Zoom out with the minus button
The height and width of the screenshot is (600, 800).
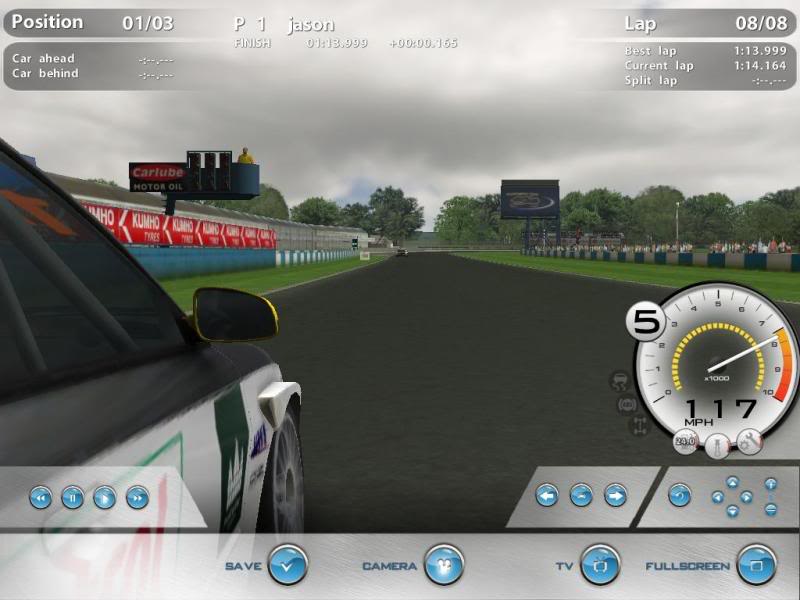click(771, 508)
